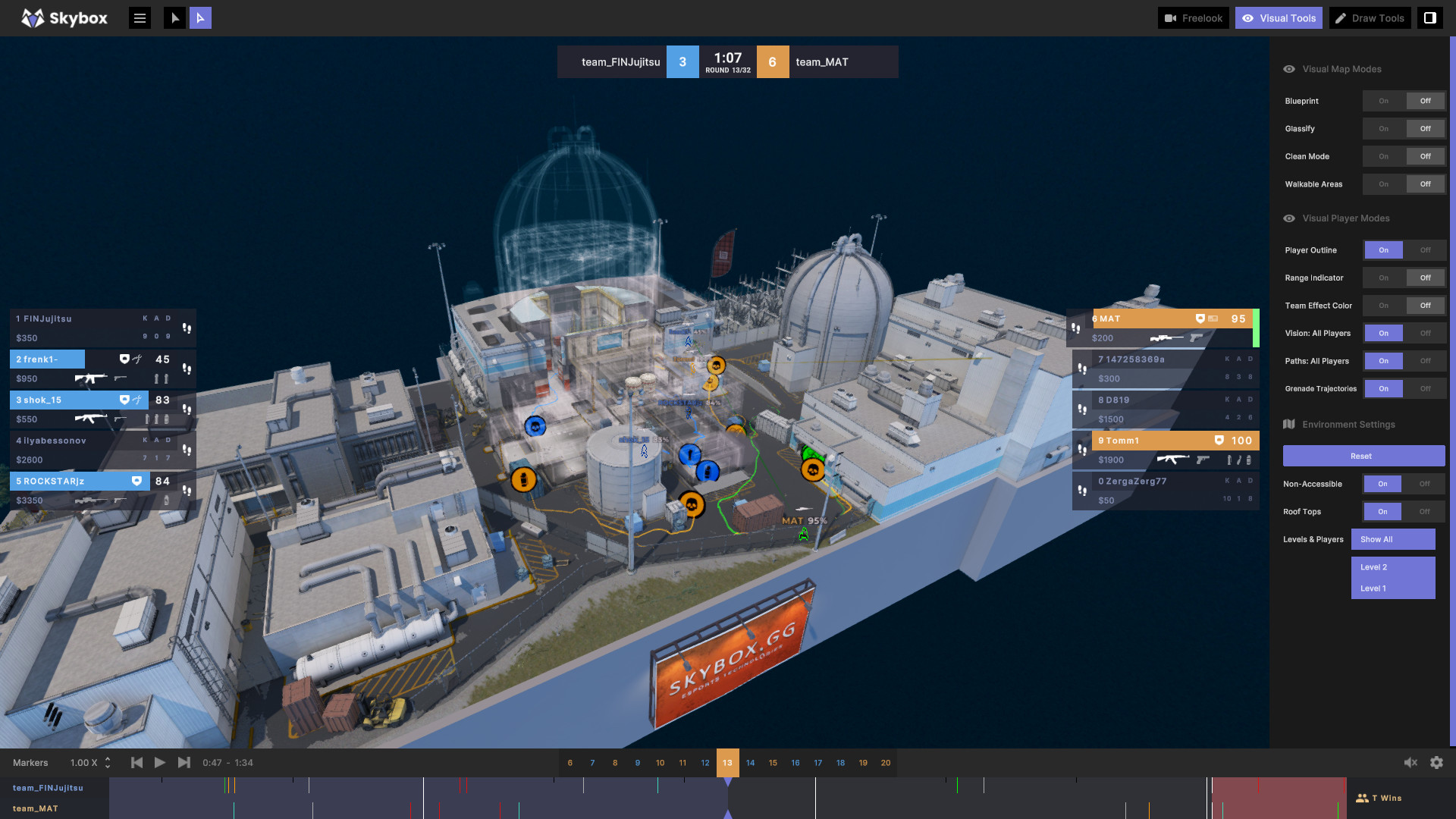Jump to round 16 in the round bar
The image size is (1456, 819).
point(795,763)
